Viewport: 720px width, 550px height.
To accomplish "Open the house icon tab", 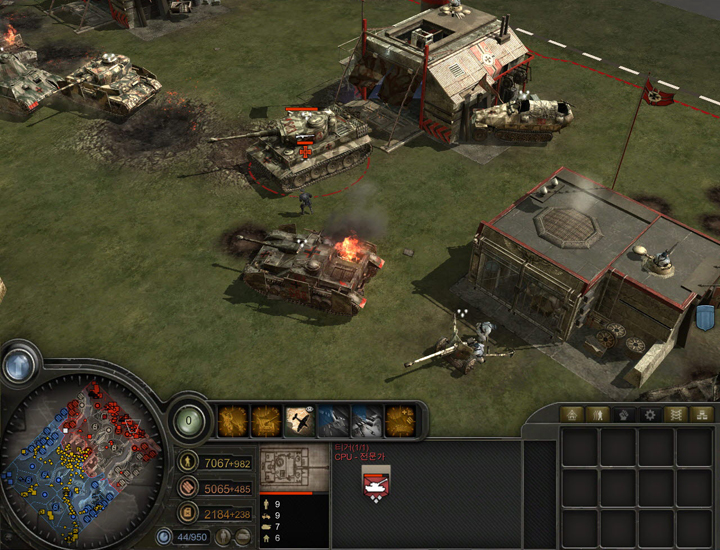I will click(x=571, y=414).
